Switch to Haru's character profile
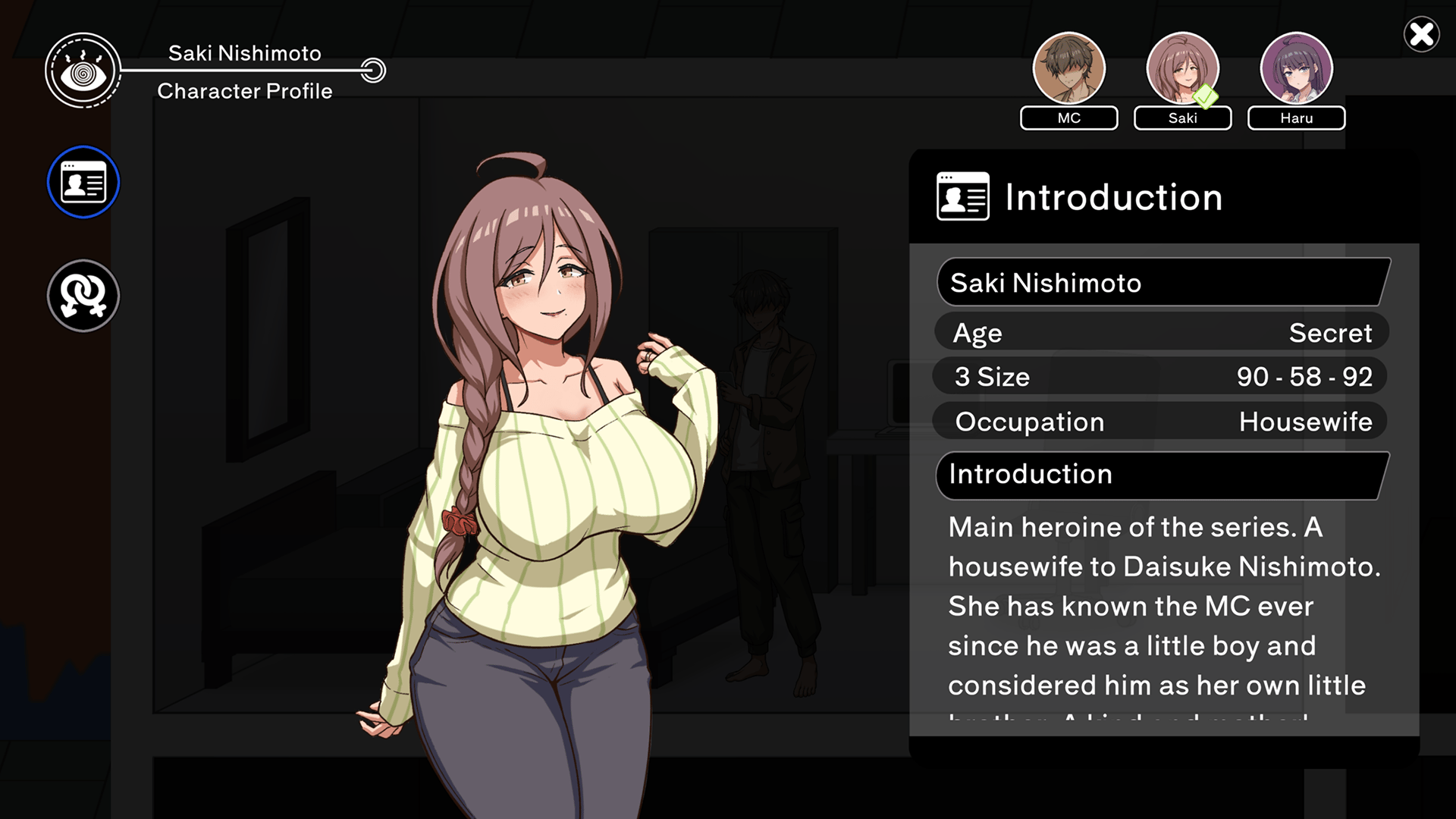The image size is (1456, 819). tap(1296, 68)
